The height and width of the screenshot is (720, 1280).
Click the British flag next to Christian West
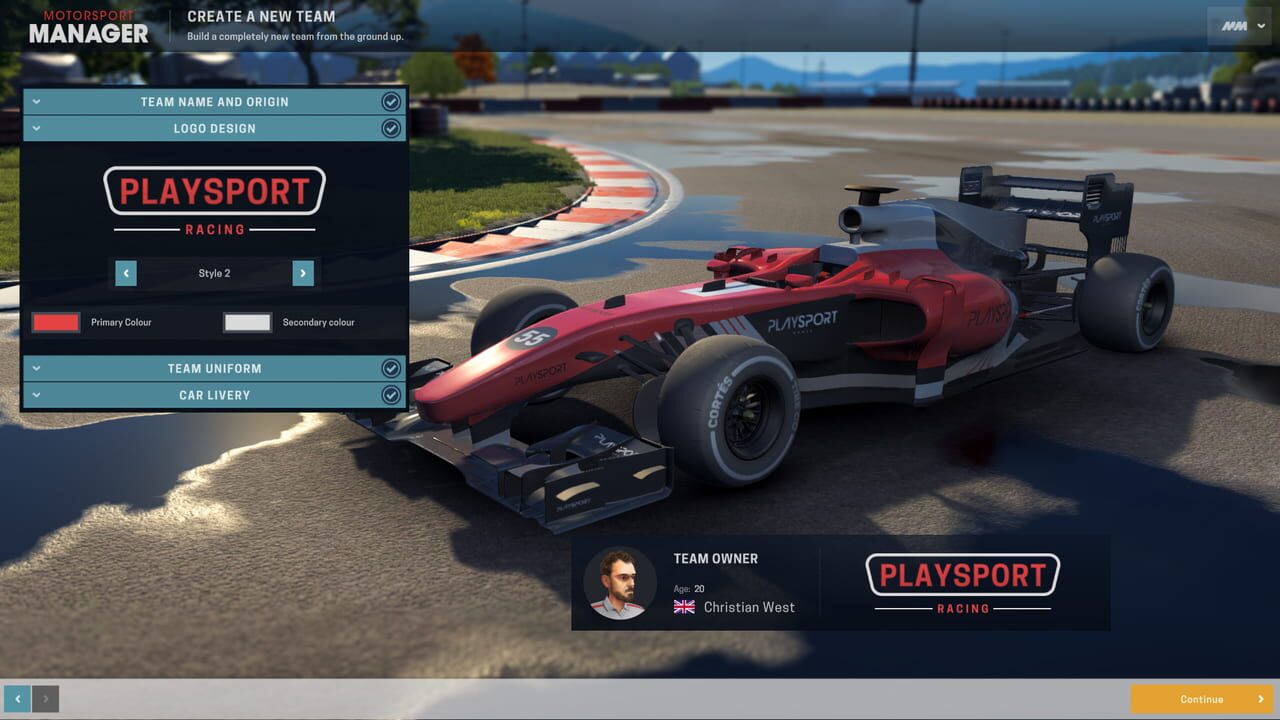684,606
